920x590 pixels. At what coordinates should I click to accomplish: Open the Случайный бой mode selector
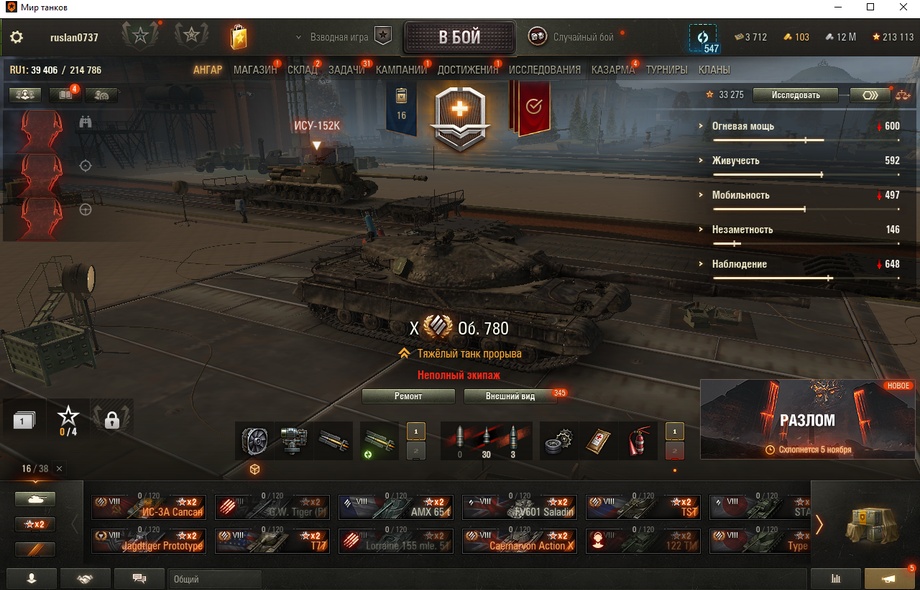(571, 37)
